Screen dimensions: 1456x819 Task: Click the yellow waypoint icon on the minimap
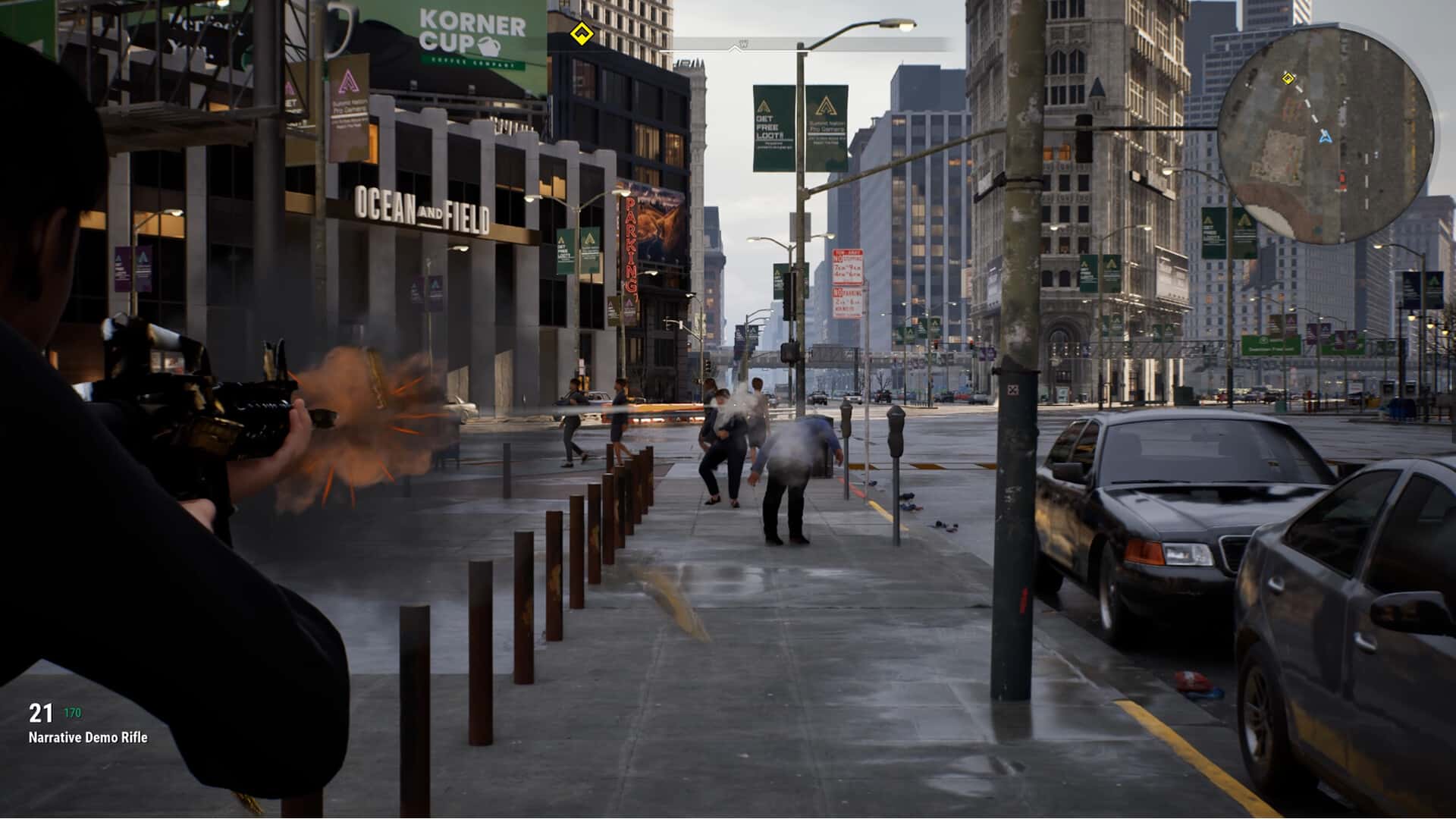coord(1287,77)
